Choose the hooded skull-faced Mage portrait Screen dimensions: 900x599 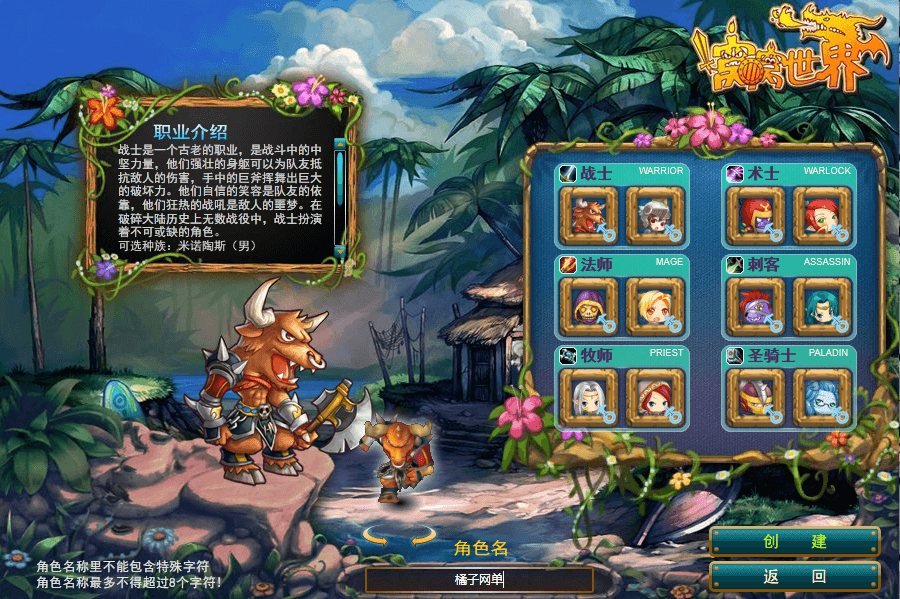pos(590,306)
